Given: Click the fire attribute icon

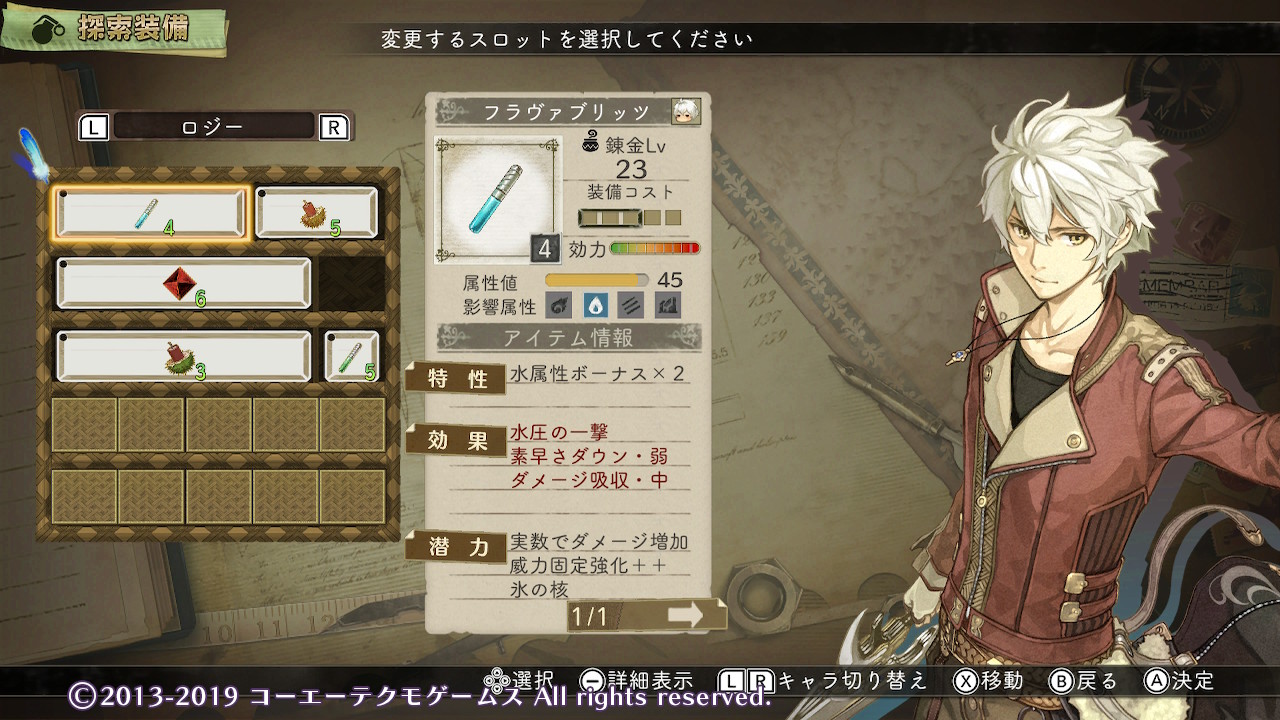Looking at the screenshot, I should click(x=561, y=304).
